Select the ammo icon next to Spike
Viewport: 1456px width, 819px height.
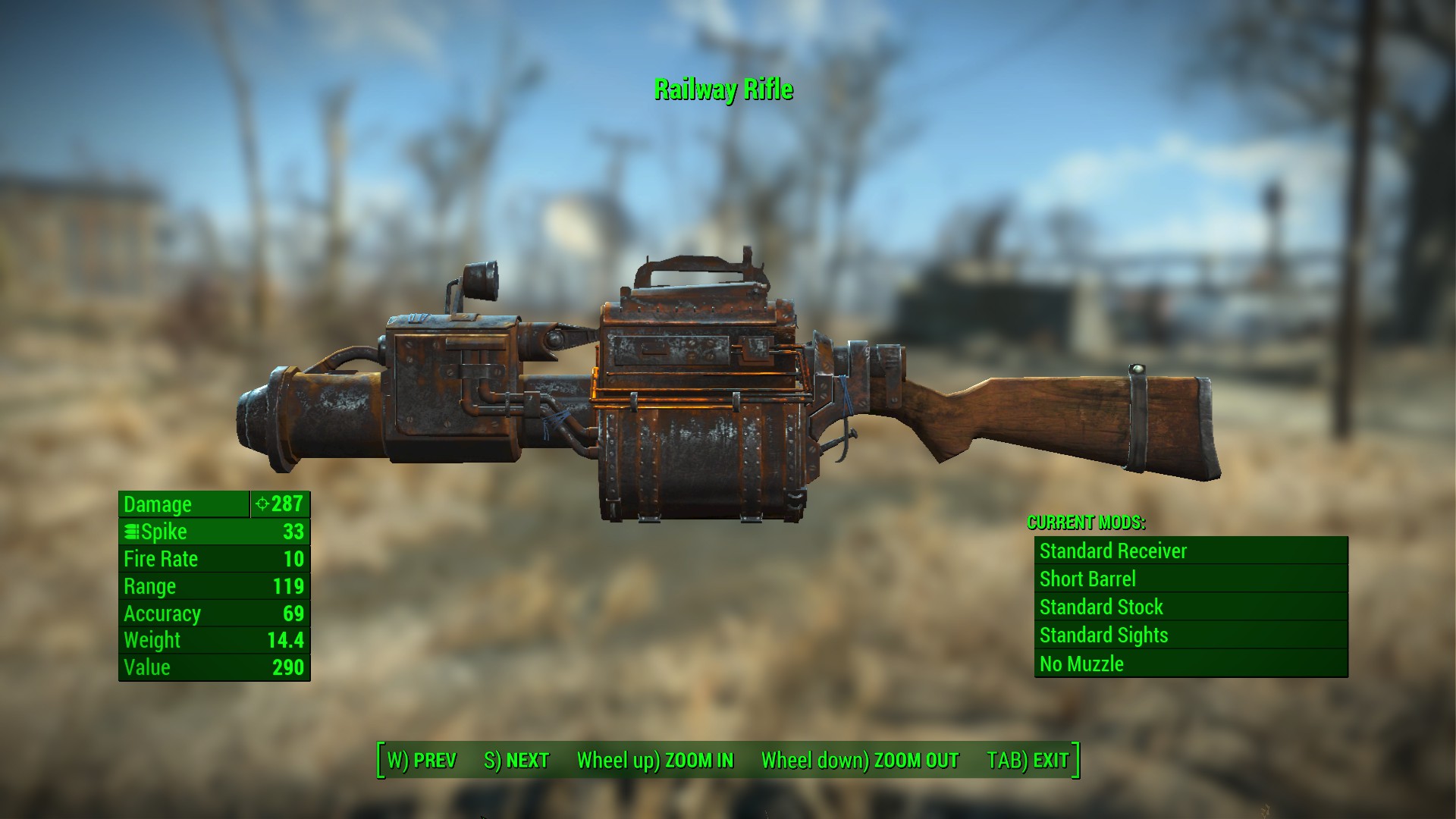click(x=131, y=532)
